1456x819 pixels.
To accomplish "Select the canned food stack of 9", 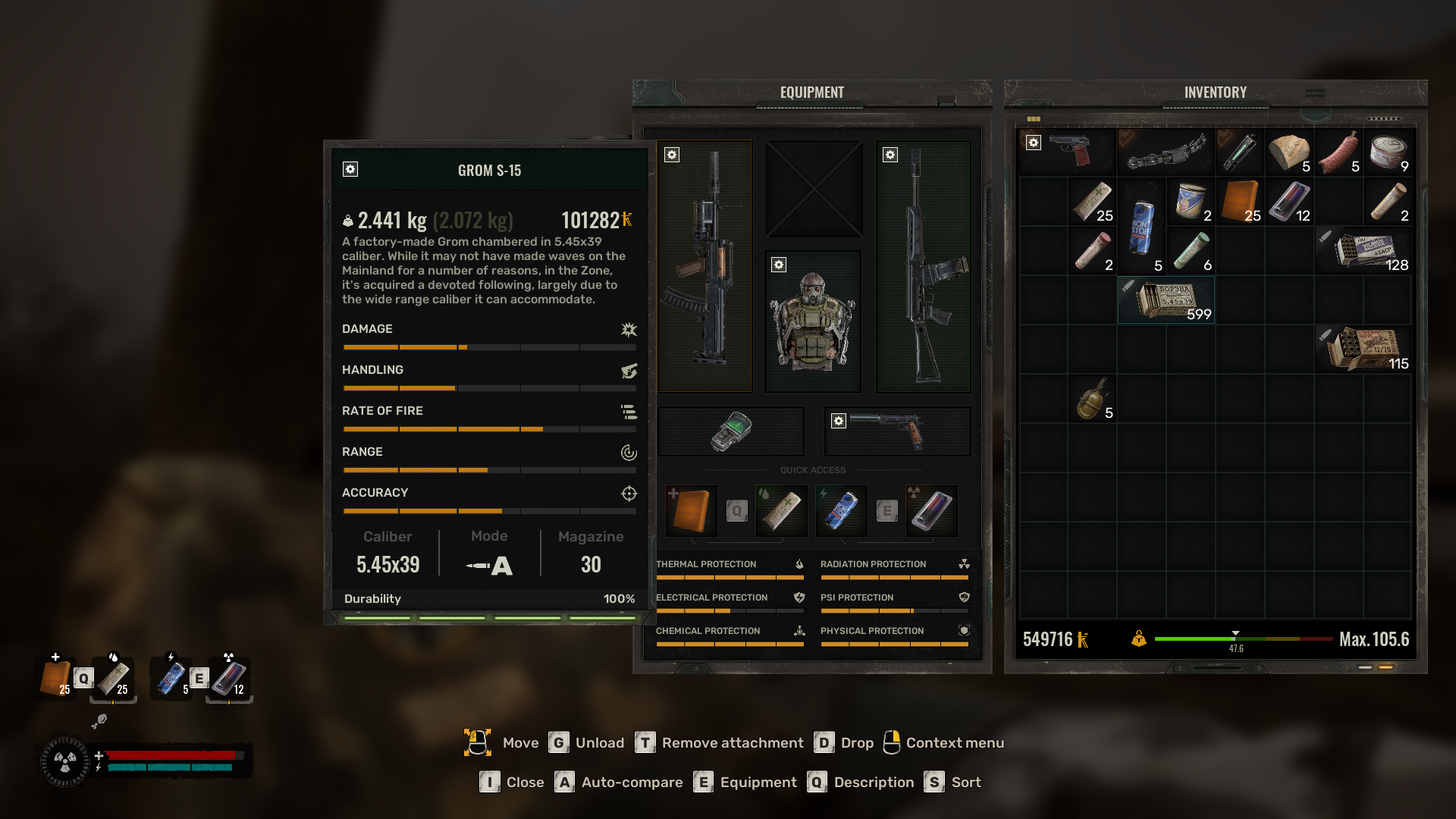I will point(1389,152).
